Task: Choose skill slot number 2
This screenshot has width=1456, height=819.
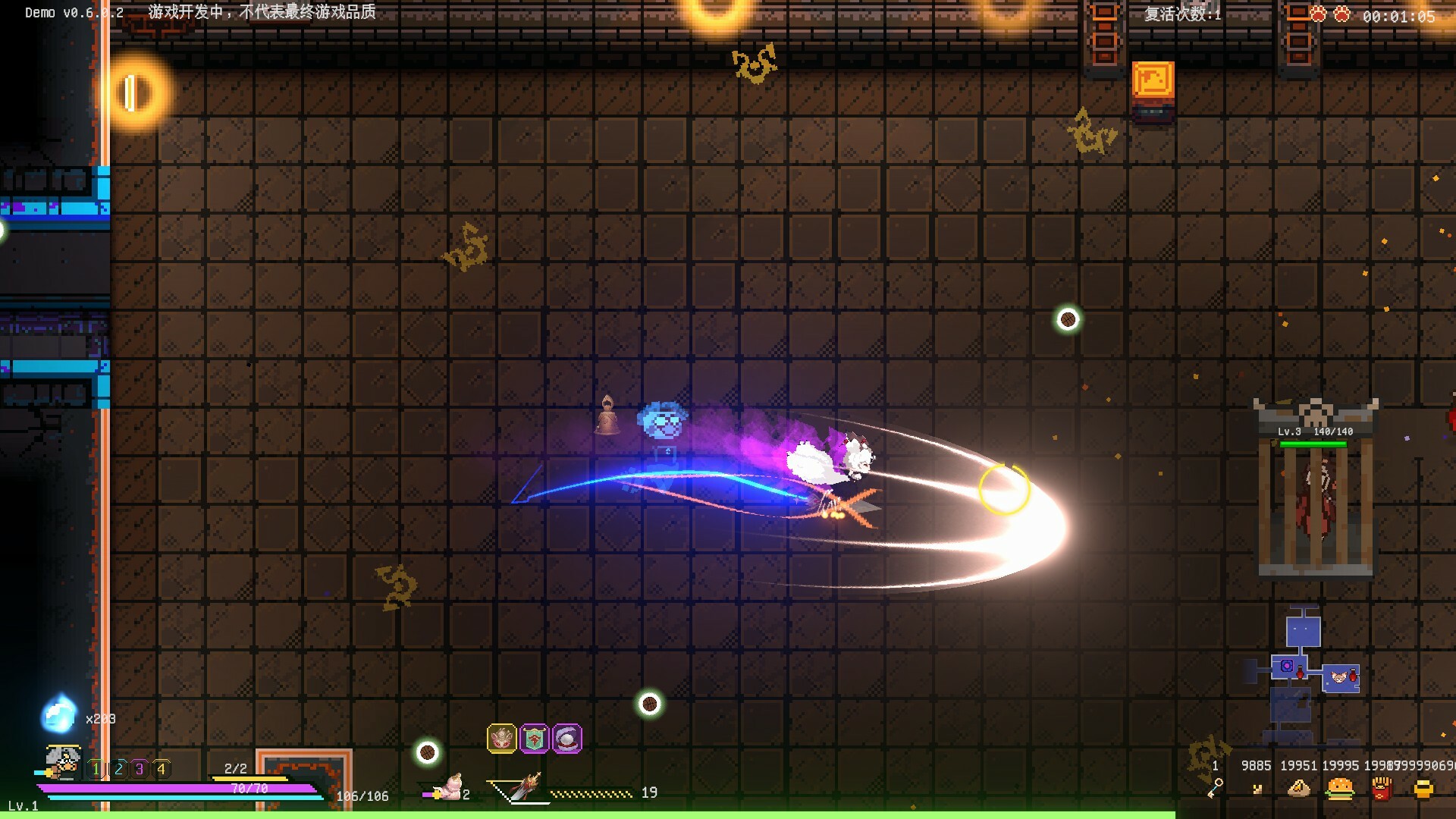Action: click(118, 769)
